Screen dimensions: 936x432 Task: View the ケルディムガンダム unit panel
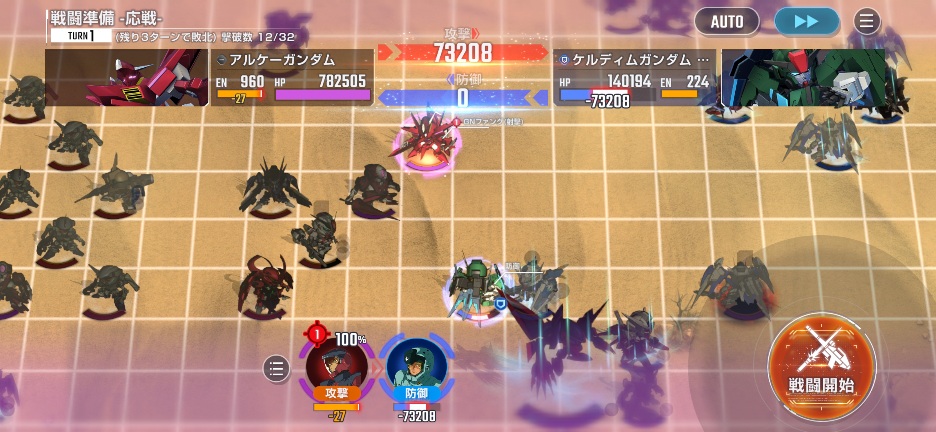(636, 78)
